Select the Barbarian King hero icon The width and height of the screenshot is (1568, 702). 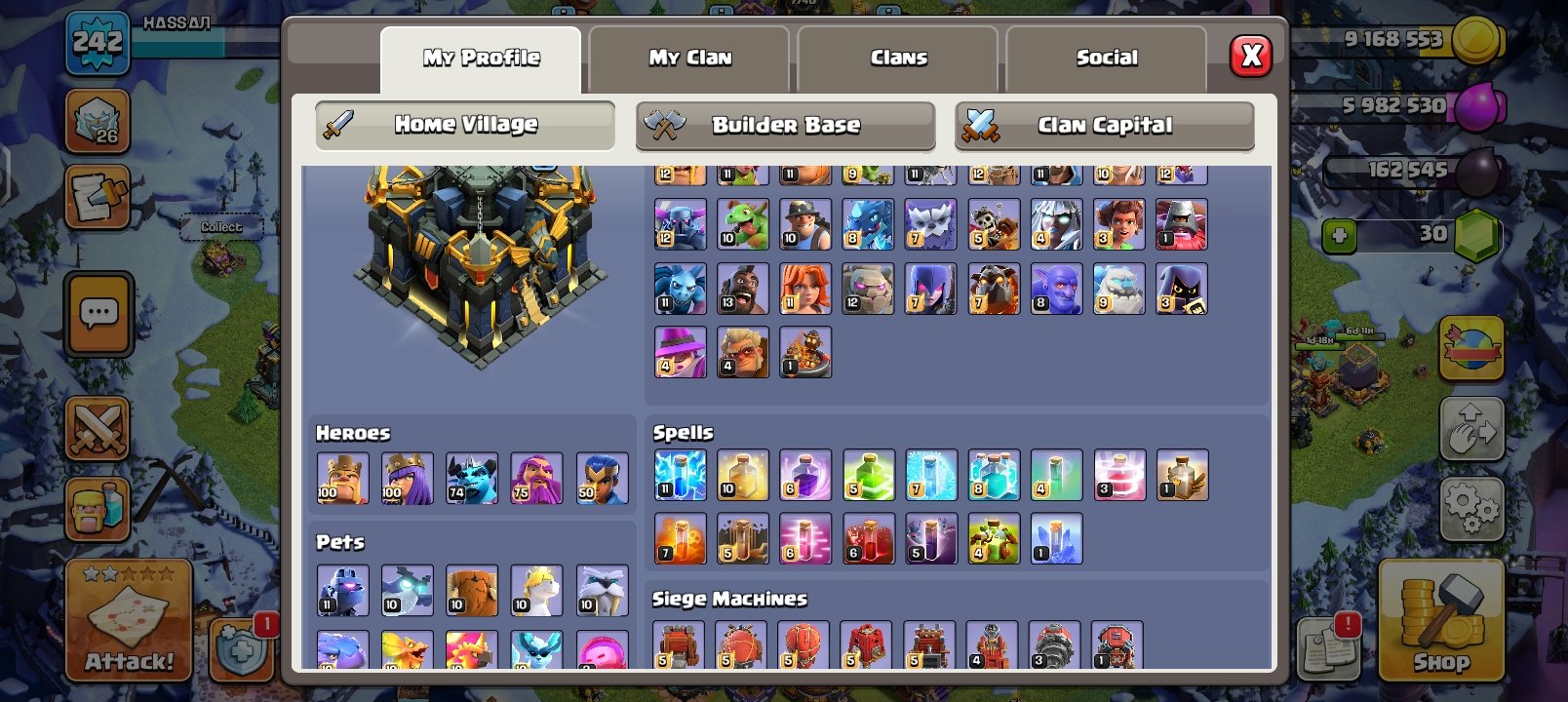point(342,478)
